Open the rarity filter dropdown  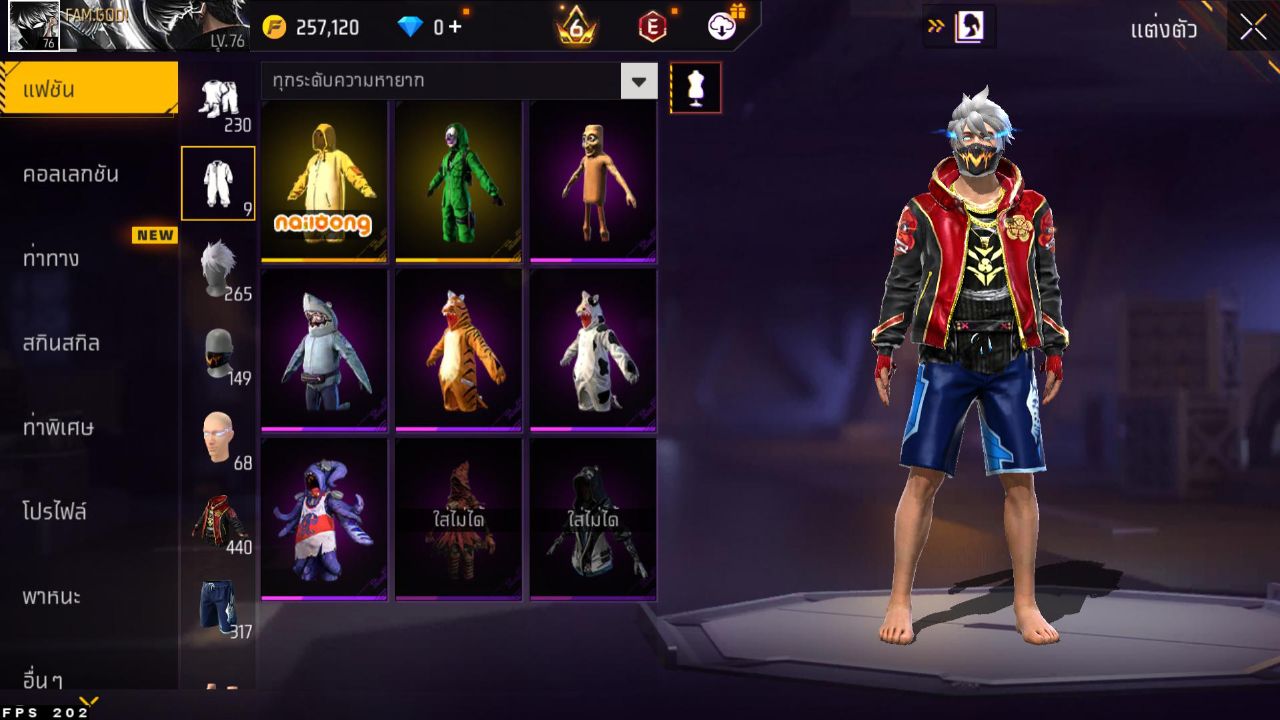[x=638, y=82]
